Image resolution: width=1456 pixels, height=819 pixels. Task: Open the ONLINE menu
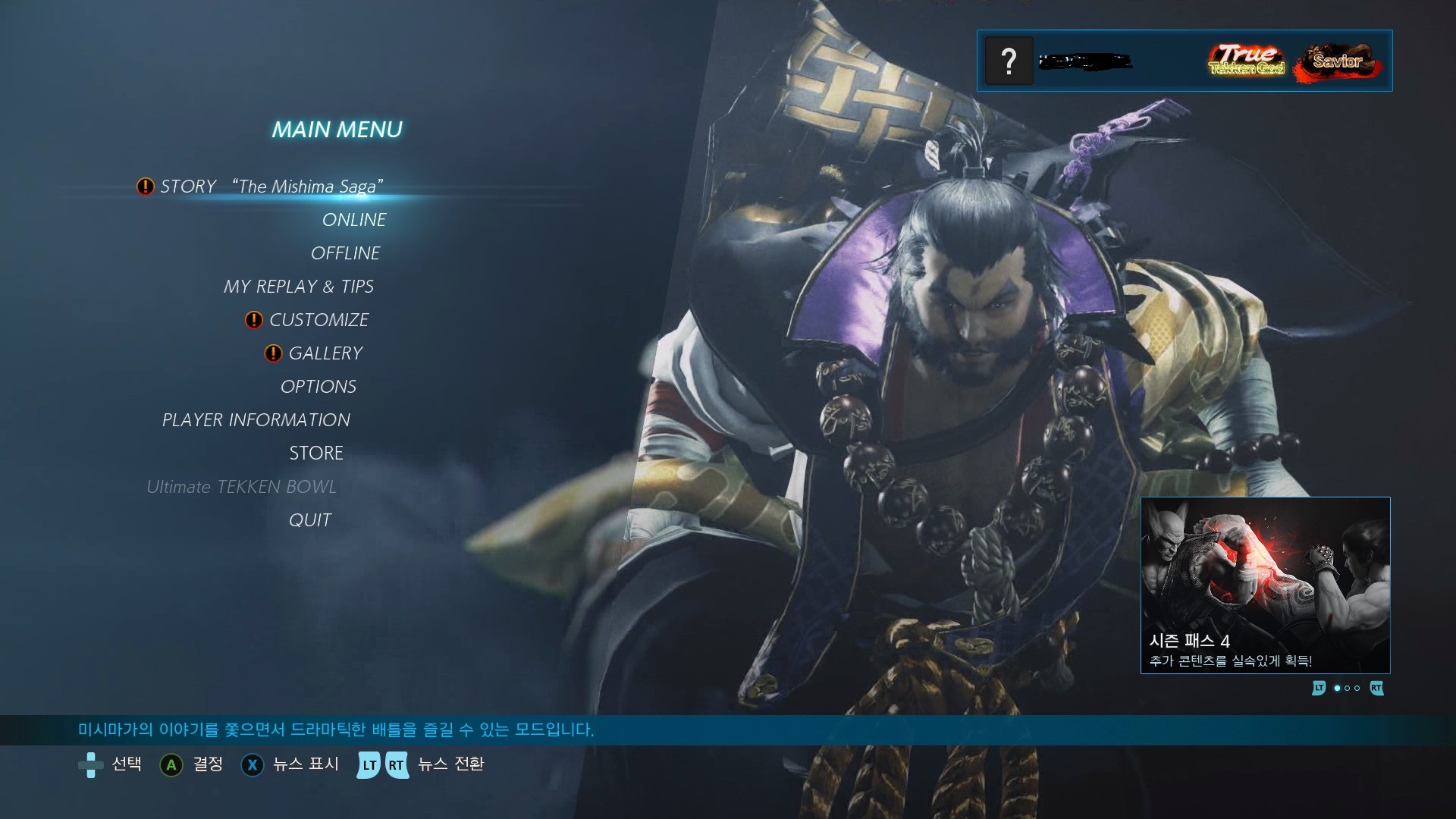coord(354,220)
